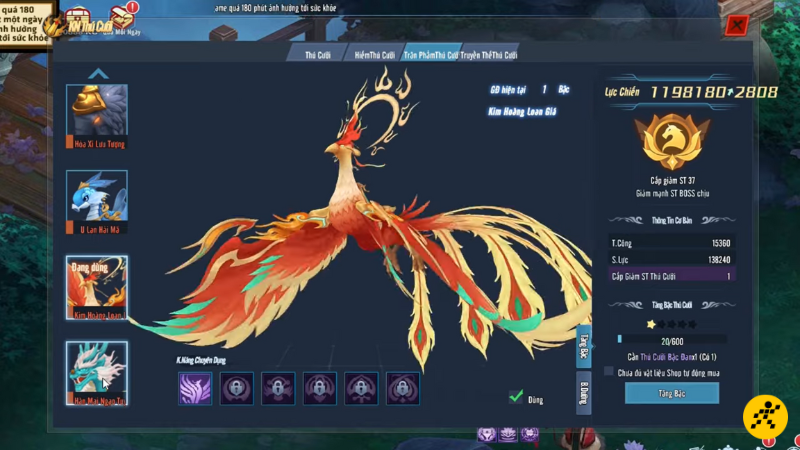Switch to the Thú Cưỡi tab
The height and width of the screenshot is (450, 800).
[318, 54]
